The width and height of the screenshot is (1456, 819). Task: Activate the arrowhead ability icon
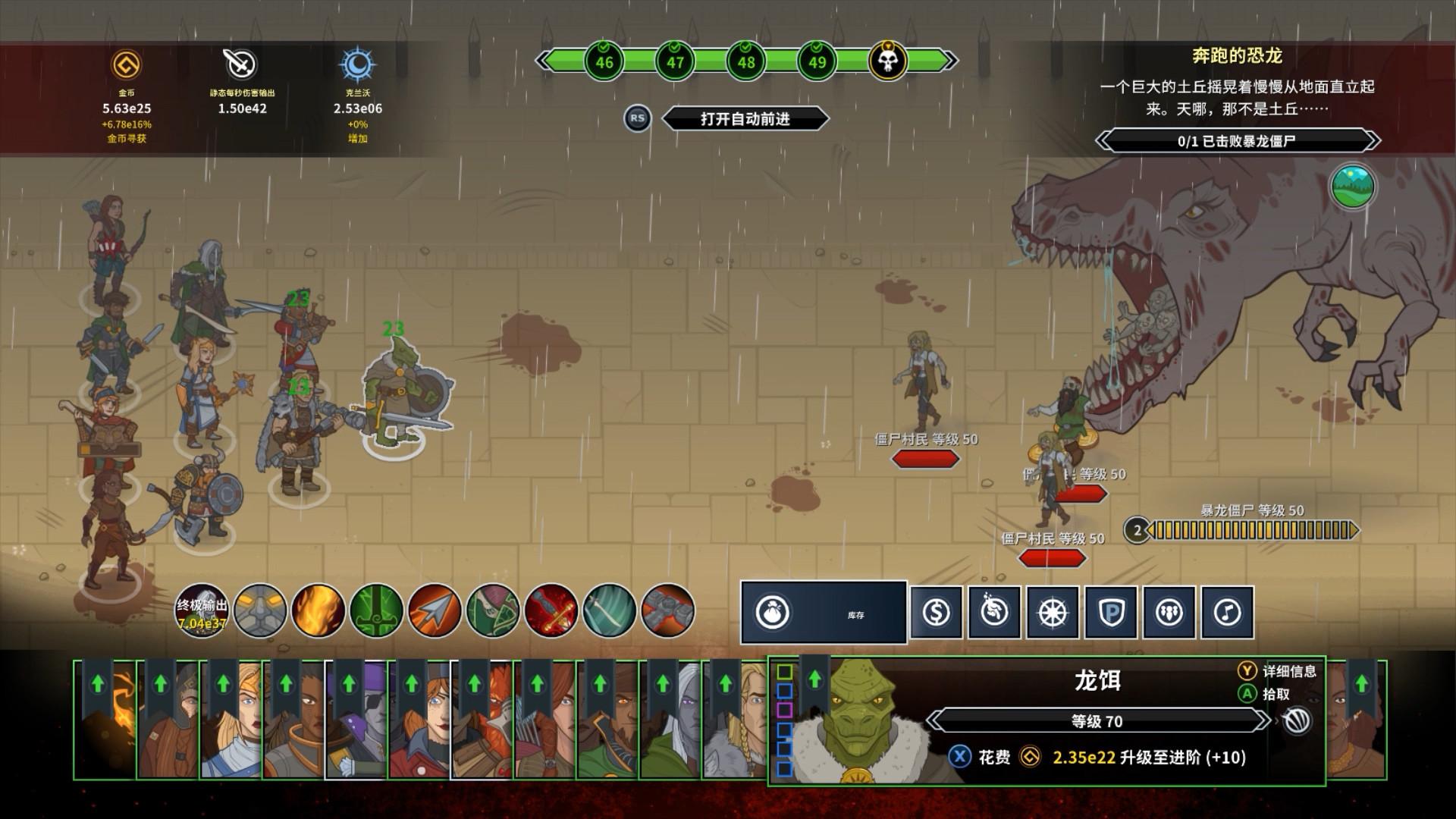point(435,610)
